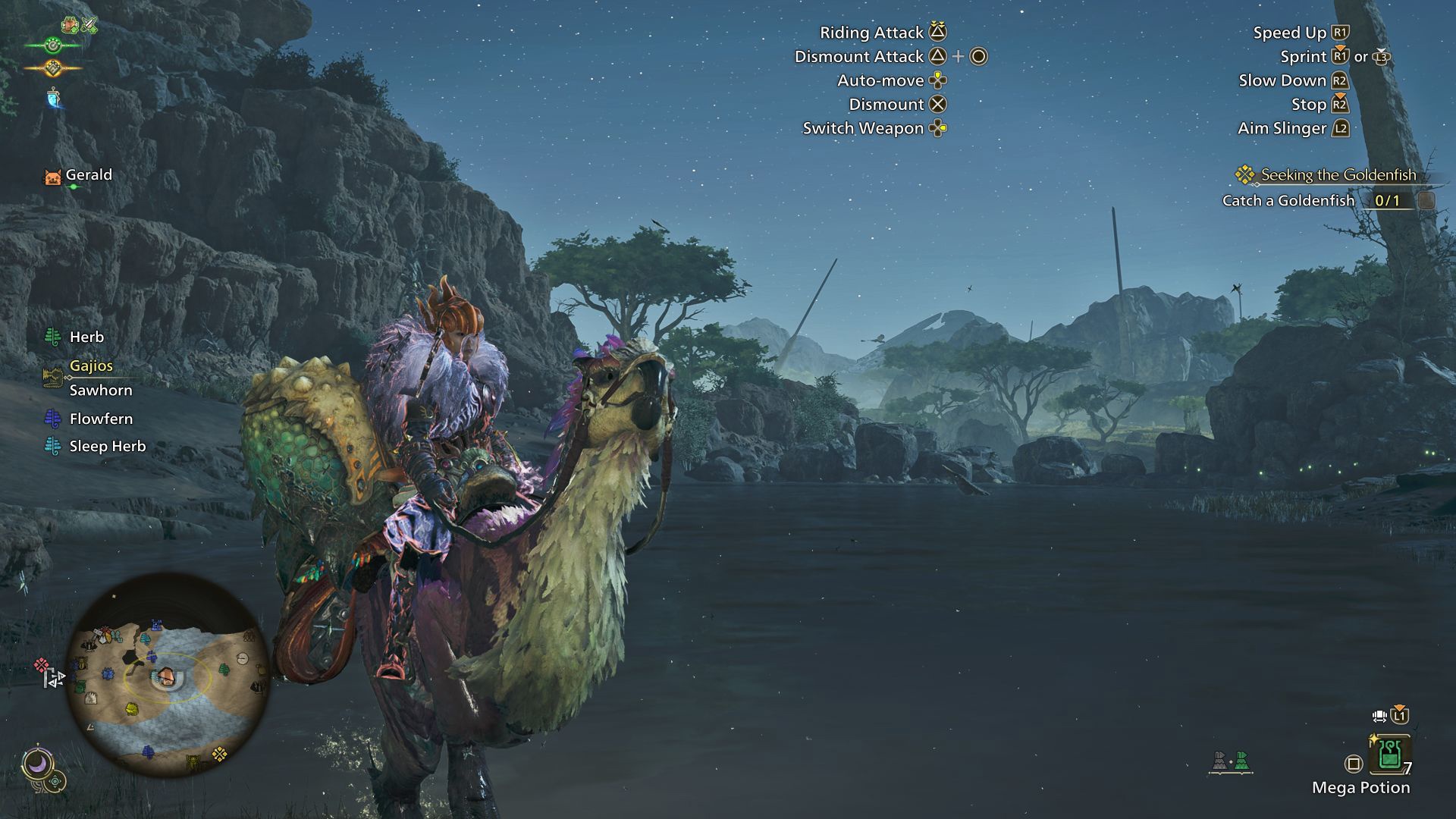
Task: Select the Mega Potion item slot
Action: point(1389,755)
